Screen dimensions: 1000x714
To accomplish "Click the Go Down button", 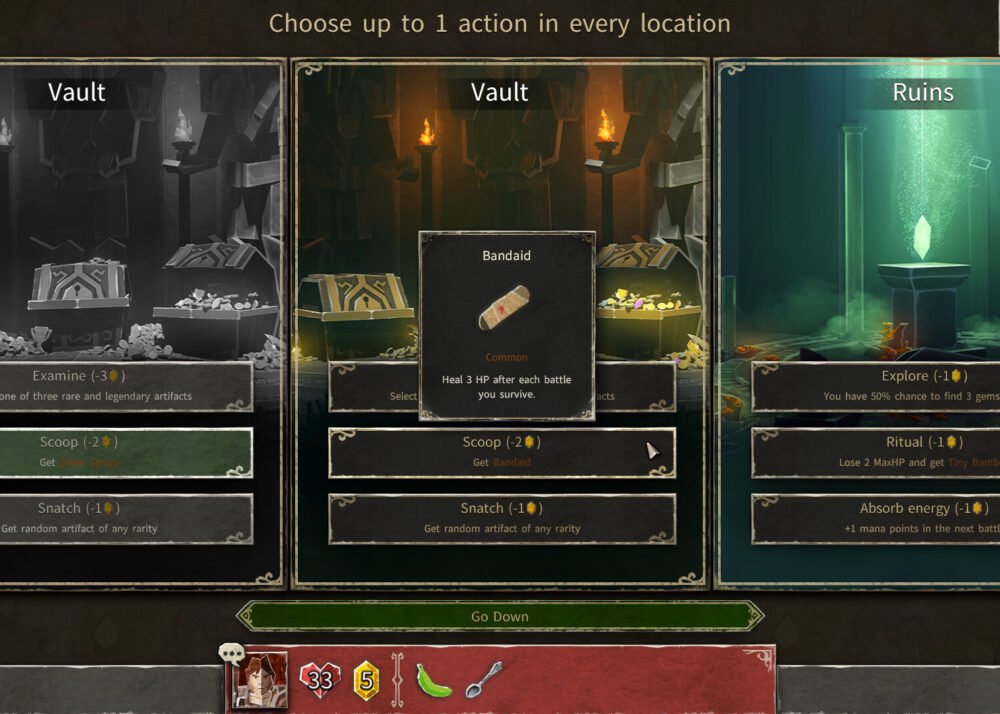I will pyautogui.click(x=500, y=616).
